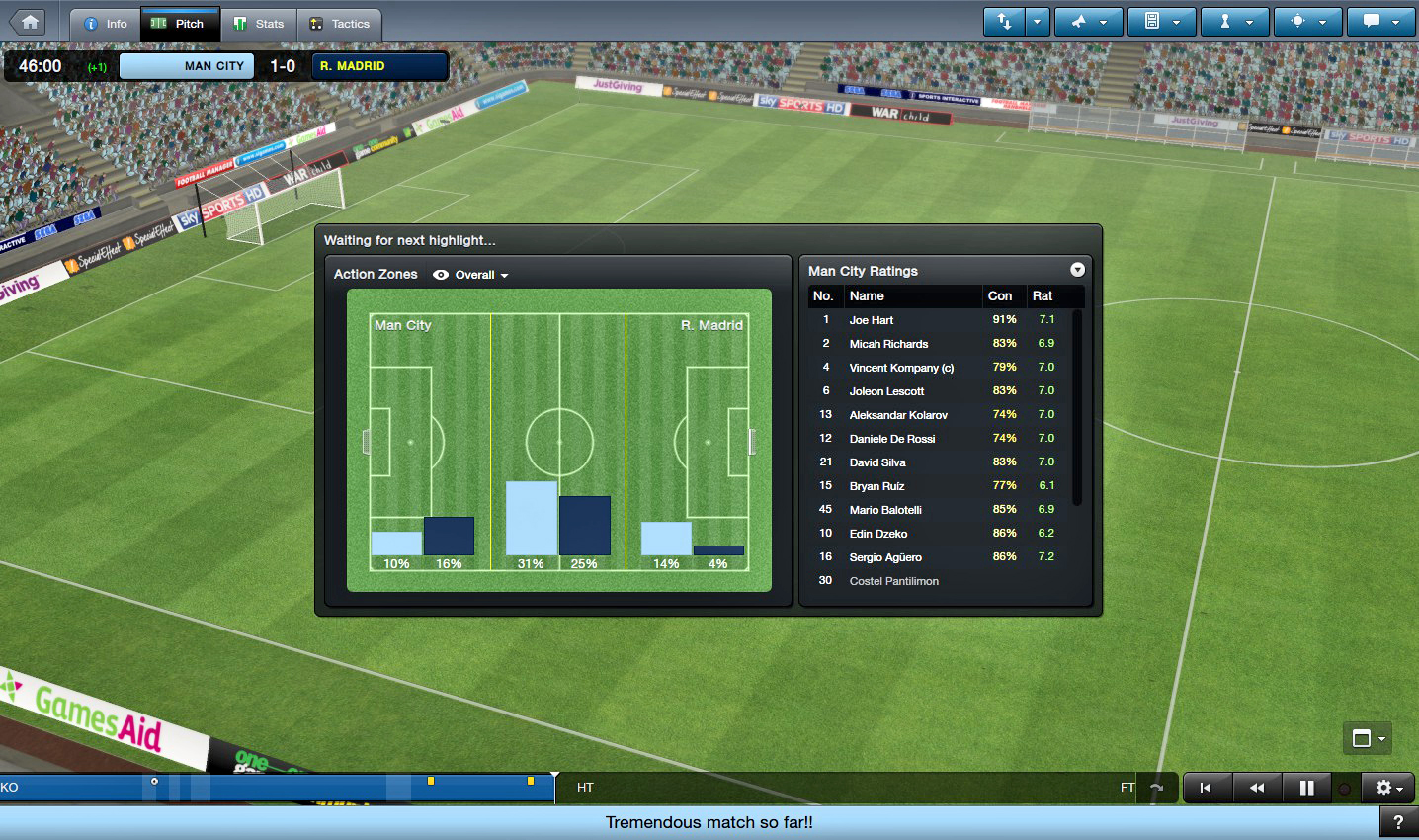This screenshot has width=1419, height=840.
Task: Click the touchline shout megaphone icon
Action: click(1078, 21)
